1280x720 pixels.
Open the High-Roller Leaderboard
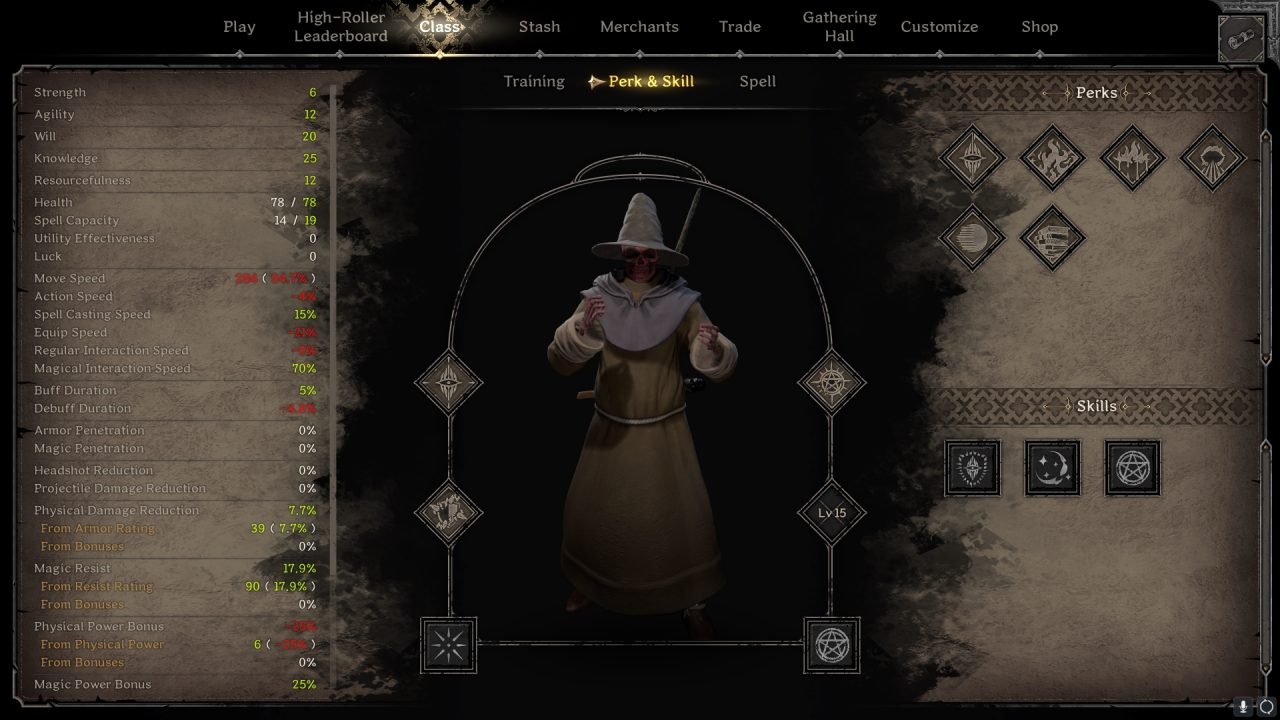pos(341,27)
